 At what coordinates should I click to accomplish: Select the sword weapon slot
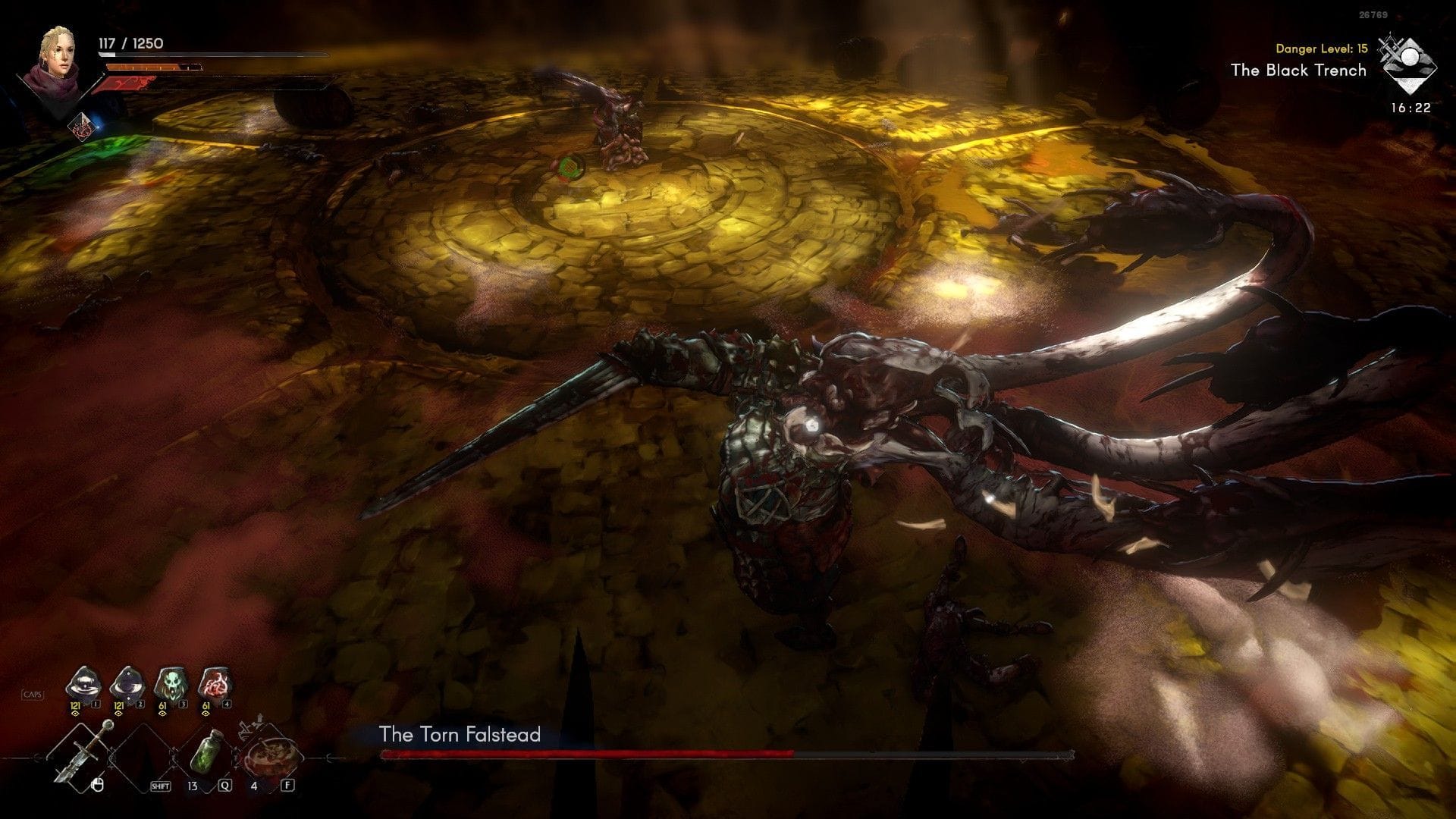pyautogui.click(x=80, y=753)
